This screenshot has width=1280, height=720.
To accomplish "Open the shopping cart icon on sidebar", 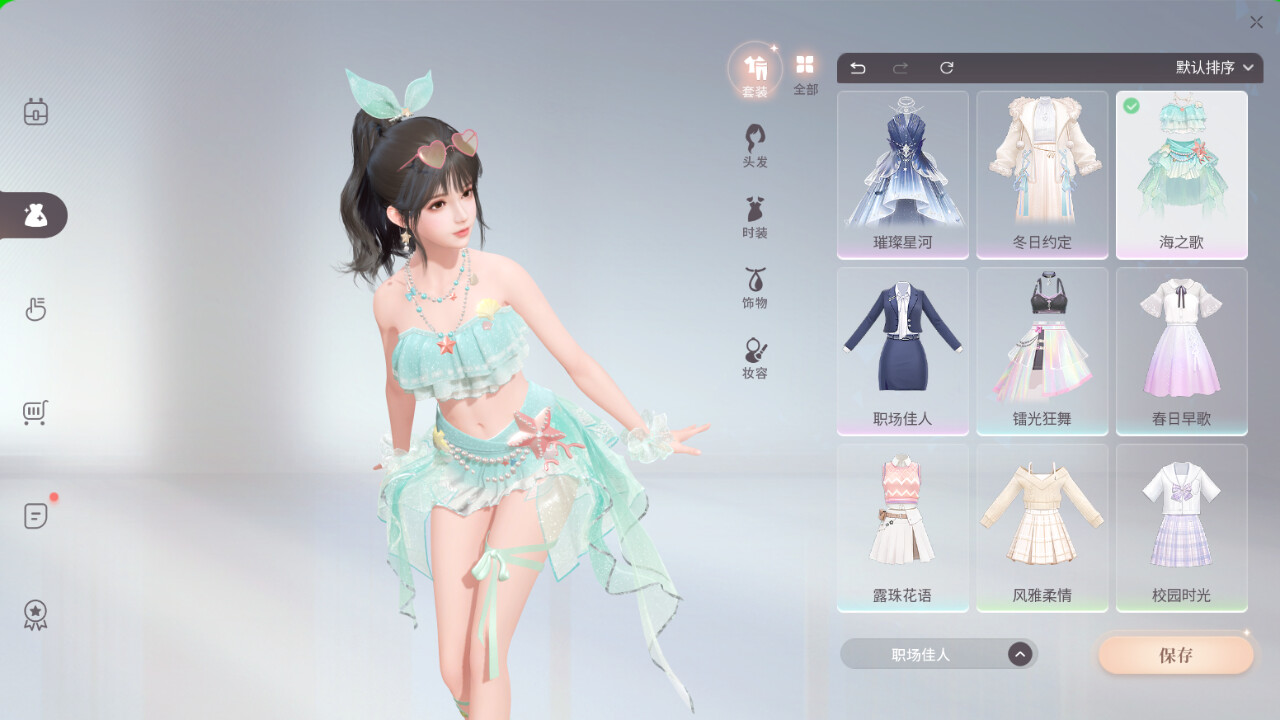I will click(35, 412).
